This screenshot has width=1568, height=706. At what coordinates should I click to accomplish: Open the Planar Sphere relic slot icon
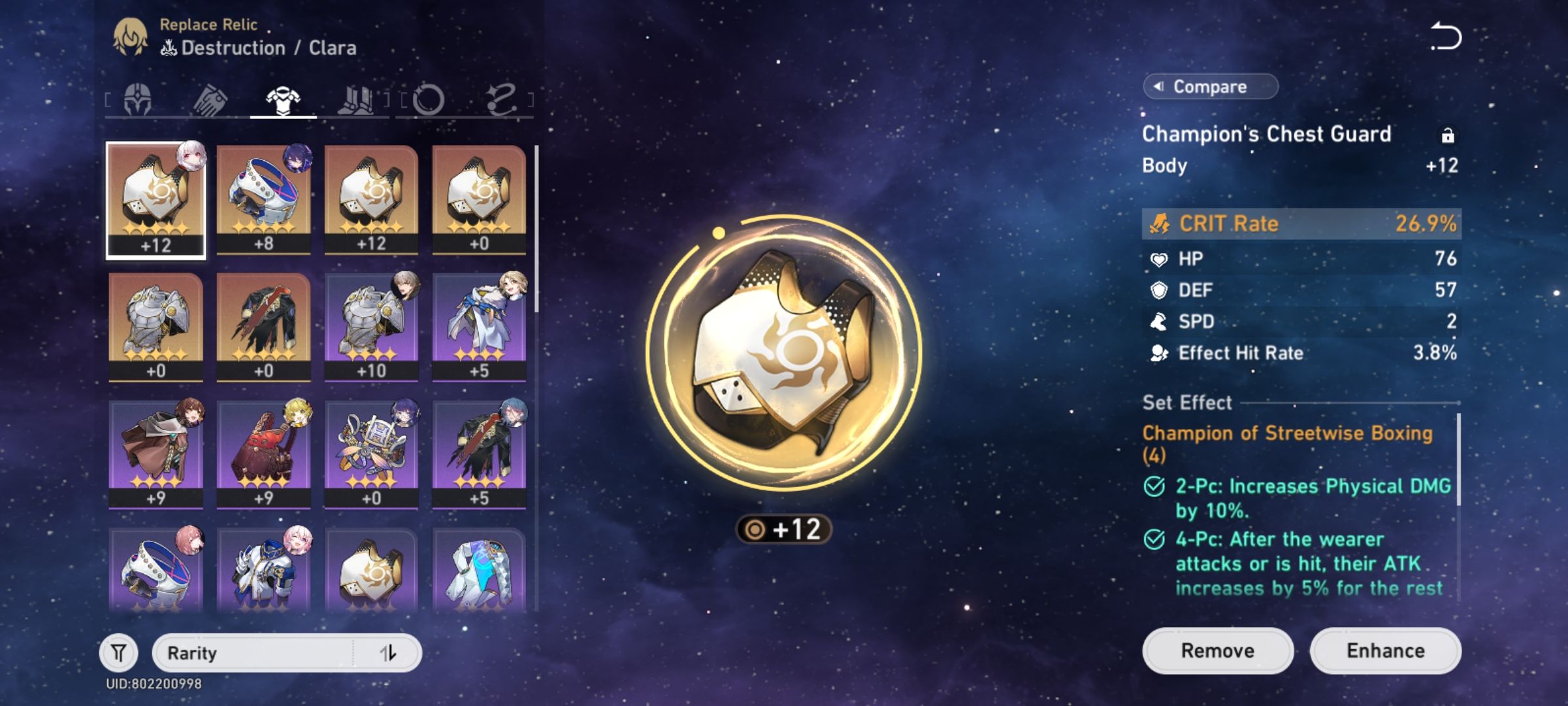(x=428, y=99)
